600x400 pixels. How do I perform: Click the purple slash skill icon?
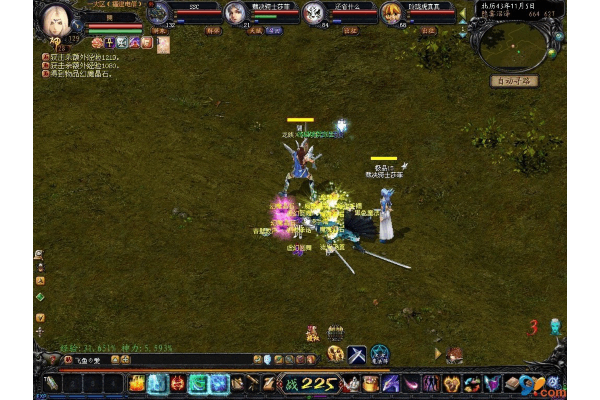tap(389, 383)
